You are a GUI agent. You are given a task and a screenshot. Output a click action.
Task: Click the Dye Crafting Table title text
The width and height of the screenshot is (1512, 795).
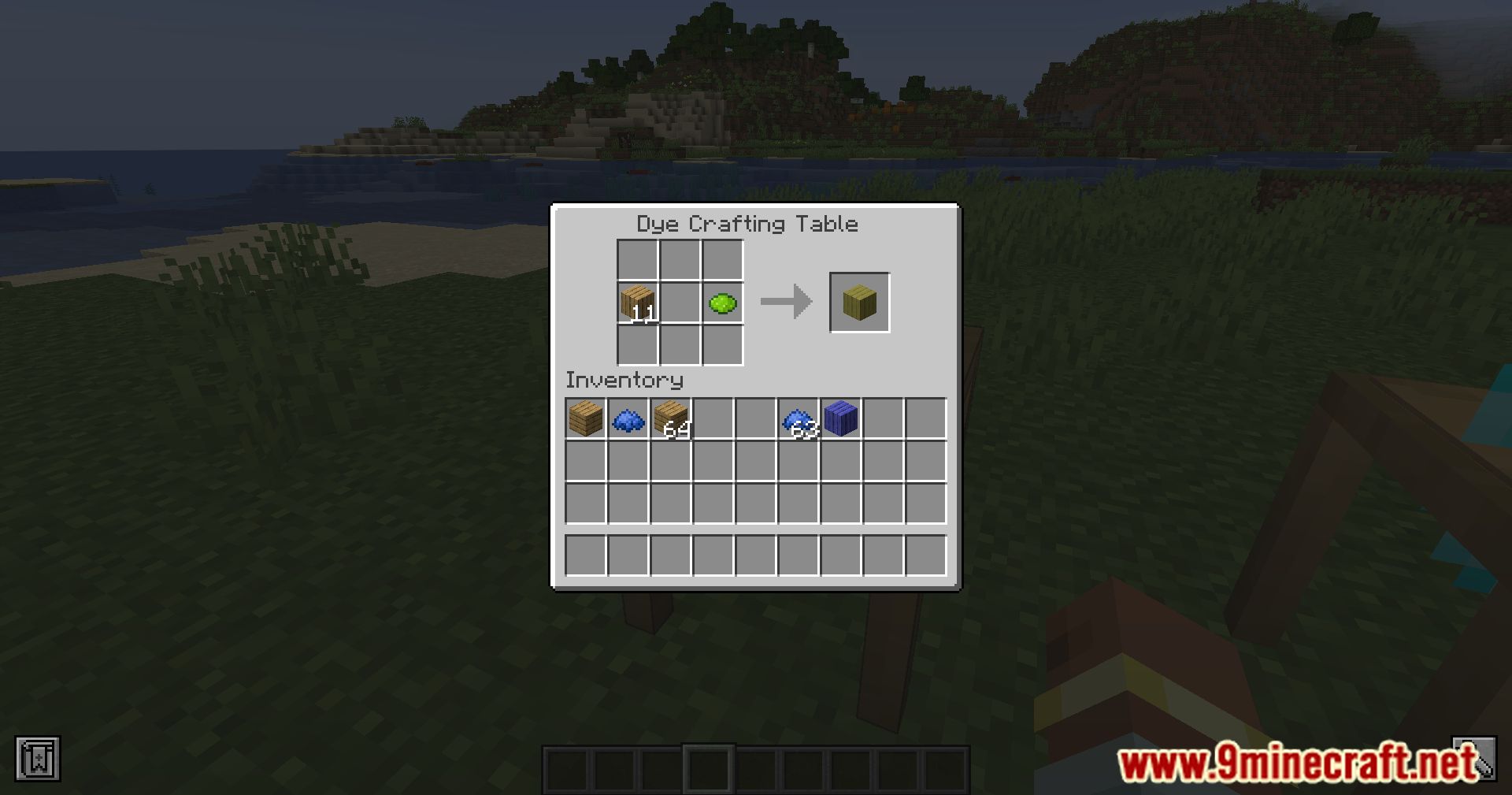(x=747, y=223)
